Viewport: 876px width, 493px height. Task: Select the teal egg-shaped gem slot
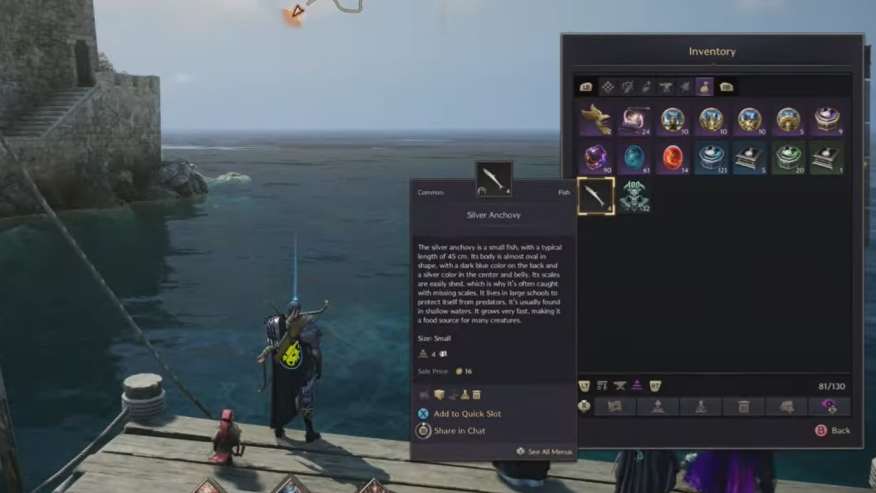click(x=634, y=157)
